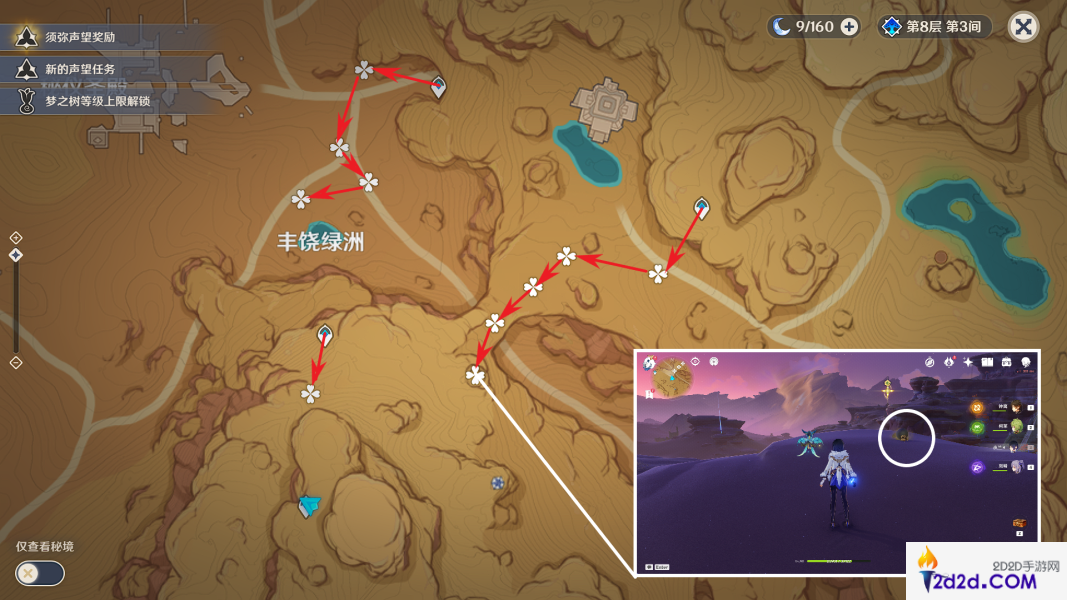The width and height of the screenshot is (1067, 600).
Task: Click the map zoom slider handle
Action: 16,256
